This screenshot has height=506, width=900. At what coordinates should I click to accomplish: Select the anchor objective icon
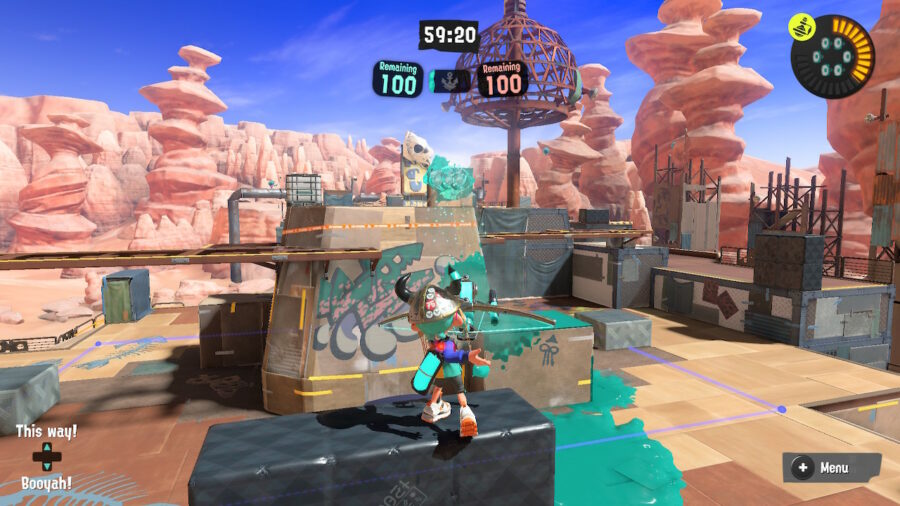point(449,80)
